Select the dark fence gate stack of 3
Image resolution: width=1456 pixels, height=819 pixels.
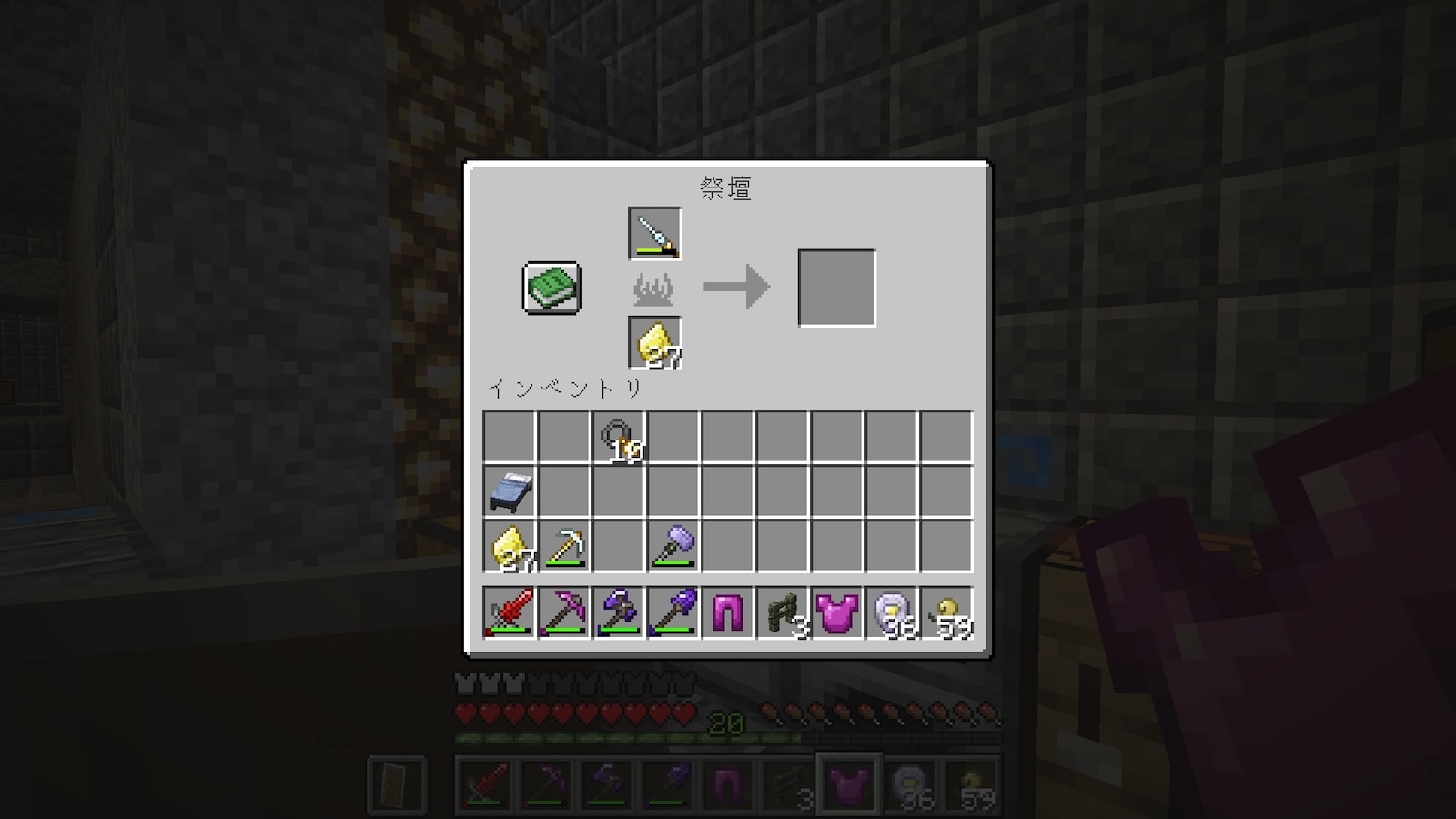coord(783,612)
